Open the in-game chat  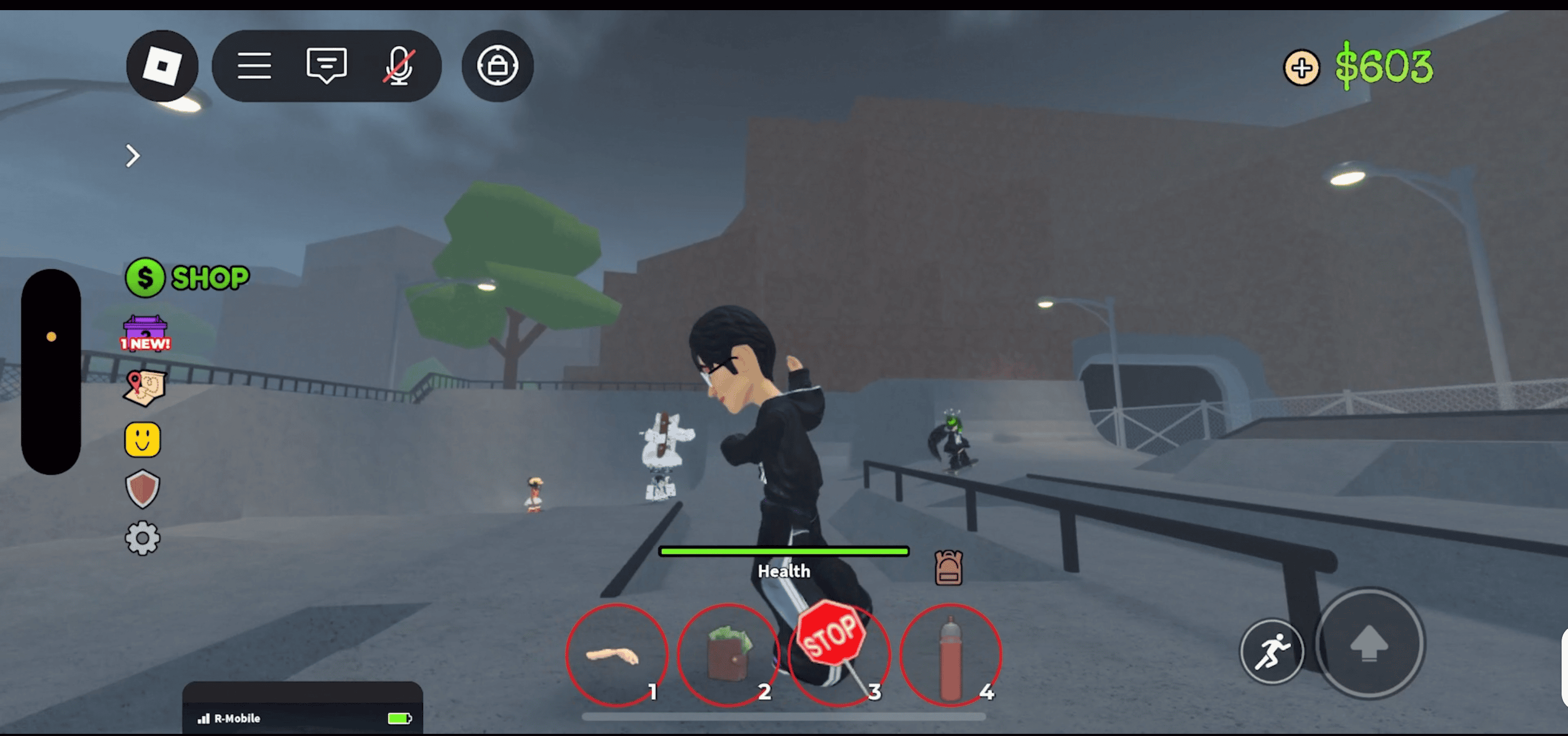(326, 65)
